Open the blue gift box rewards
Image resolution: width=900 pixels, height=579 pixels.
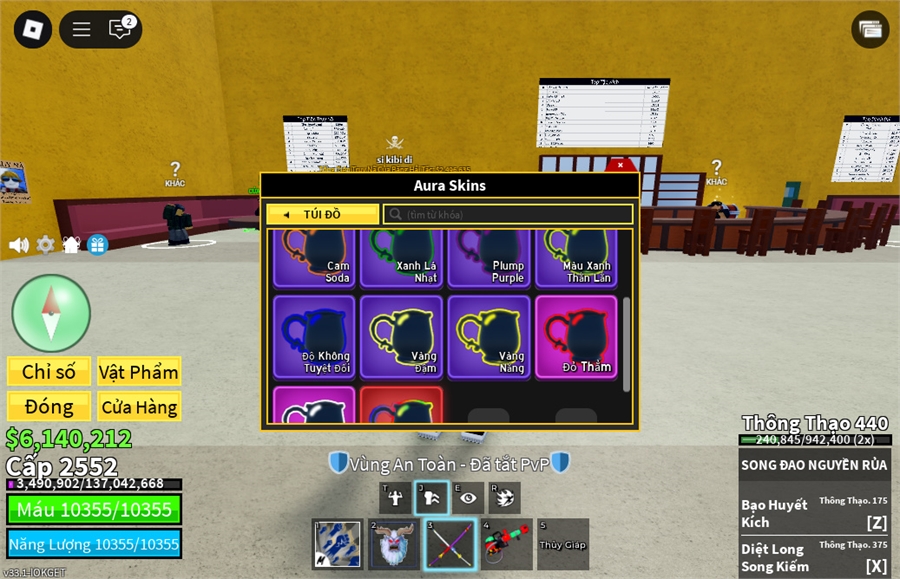click(97, 244)
